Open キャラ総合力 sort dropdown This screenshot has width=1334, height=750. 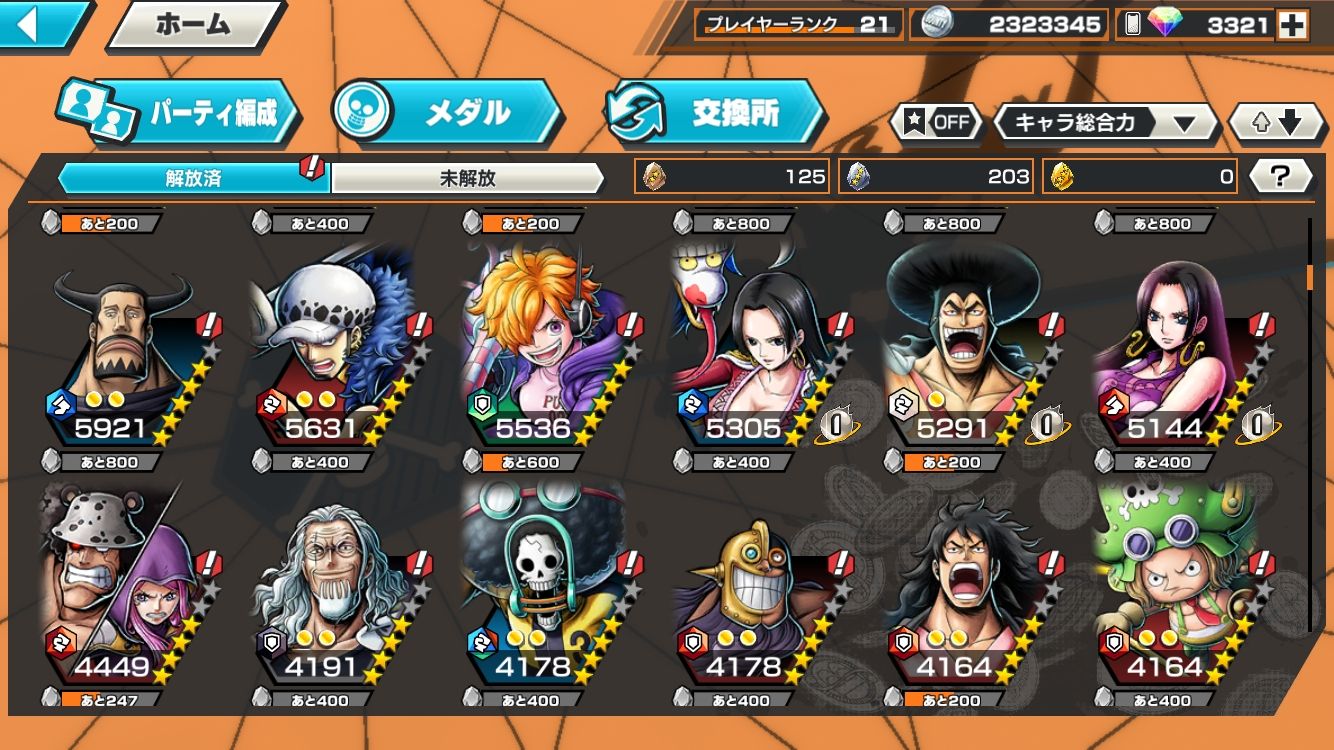tap(1103, 123)
